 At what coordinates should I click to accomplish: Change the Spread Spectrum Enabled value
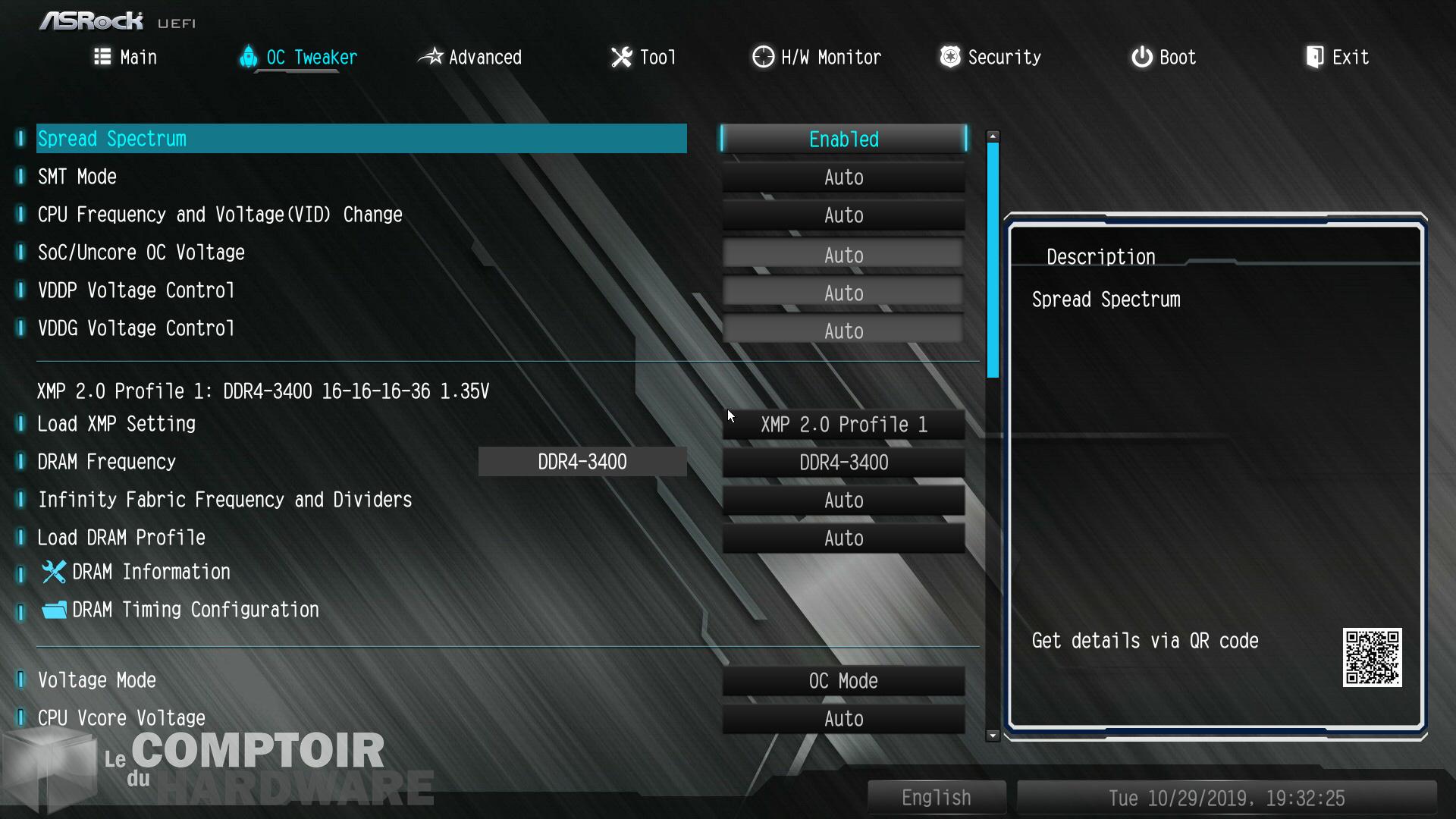tap(843, 140)
